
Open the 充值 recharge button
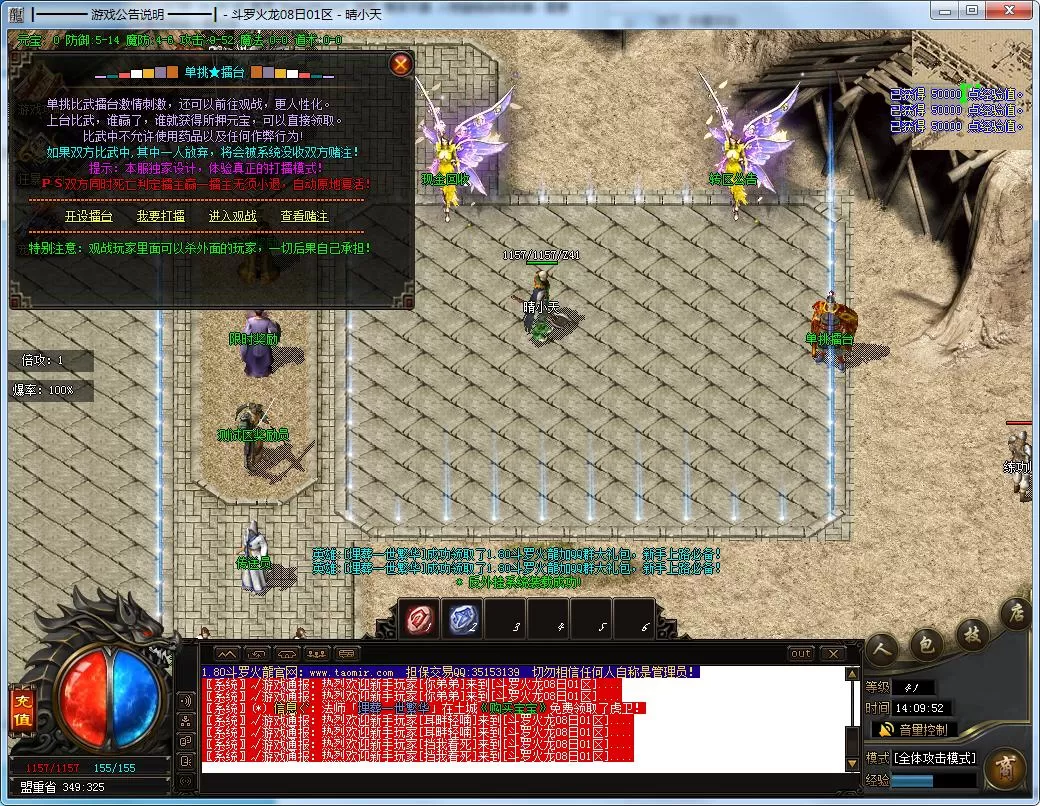(x=21, y=708)
